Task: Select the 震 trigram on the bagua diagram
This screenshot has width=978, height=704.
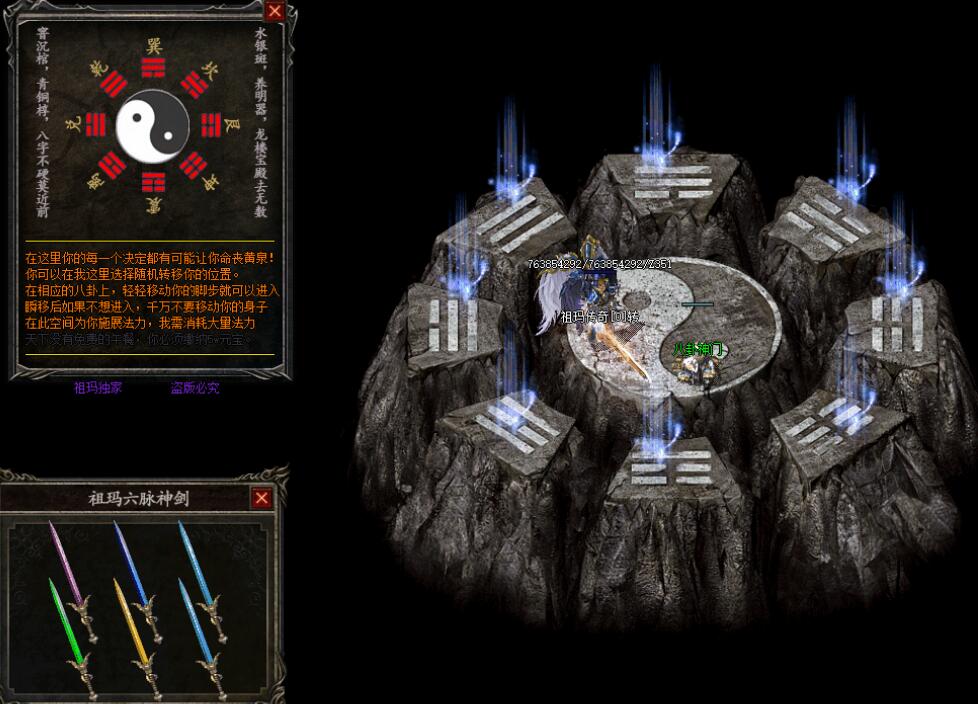Action: [x=152, y=183]
